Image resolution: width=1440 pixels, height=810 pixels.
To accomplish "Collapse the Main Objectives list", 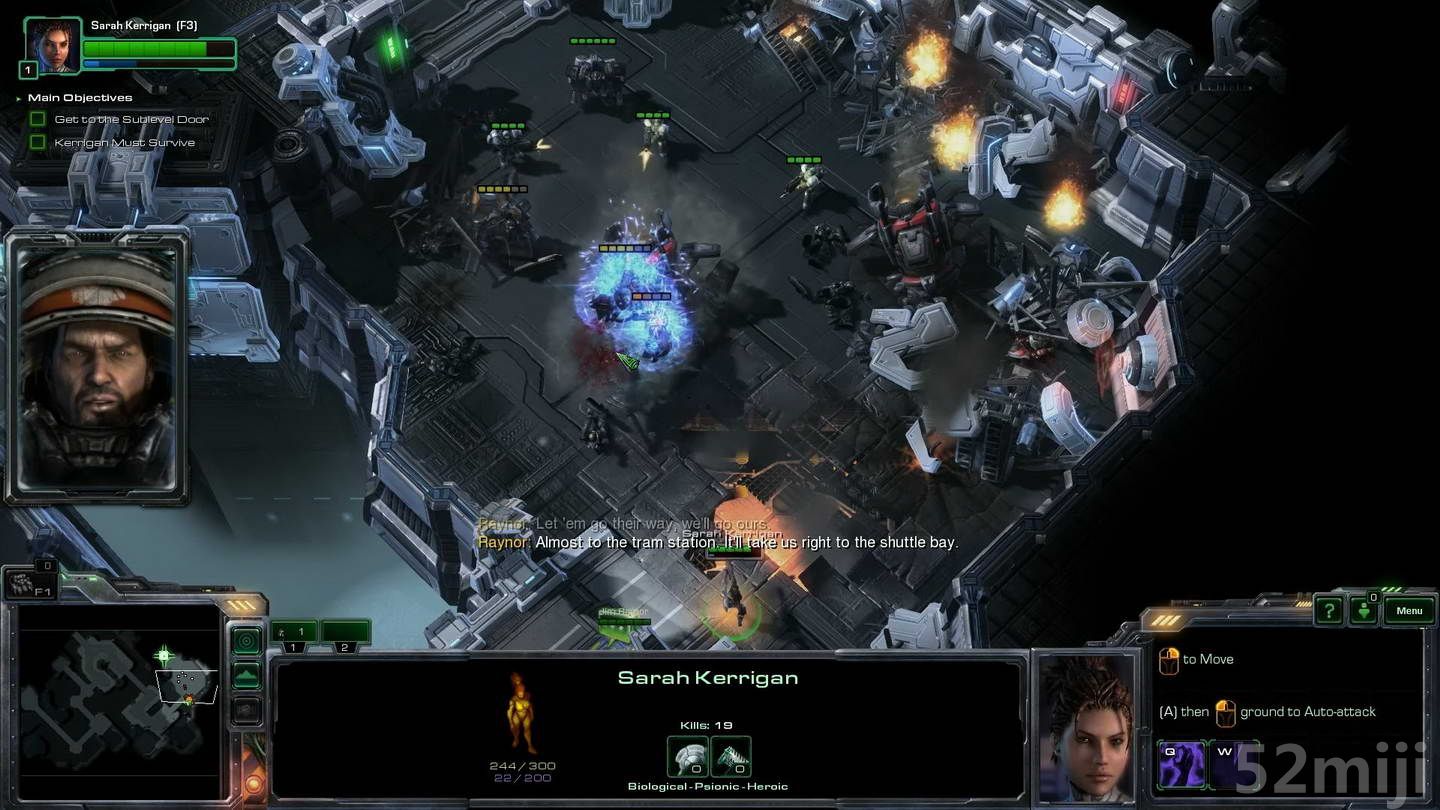I will 17,97.
